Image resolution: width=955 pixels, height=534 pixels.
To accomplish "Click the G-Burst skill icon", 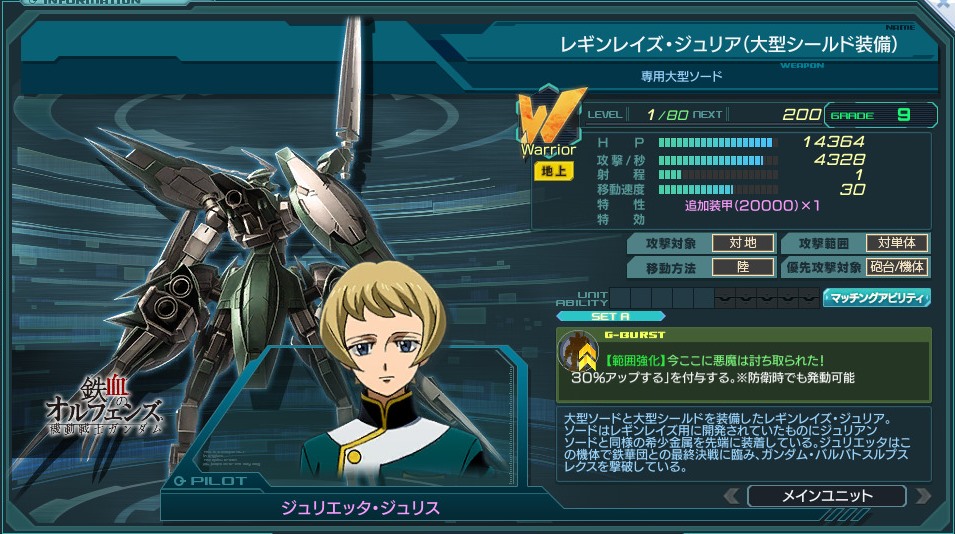I will [579, 352].
